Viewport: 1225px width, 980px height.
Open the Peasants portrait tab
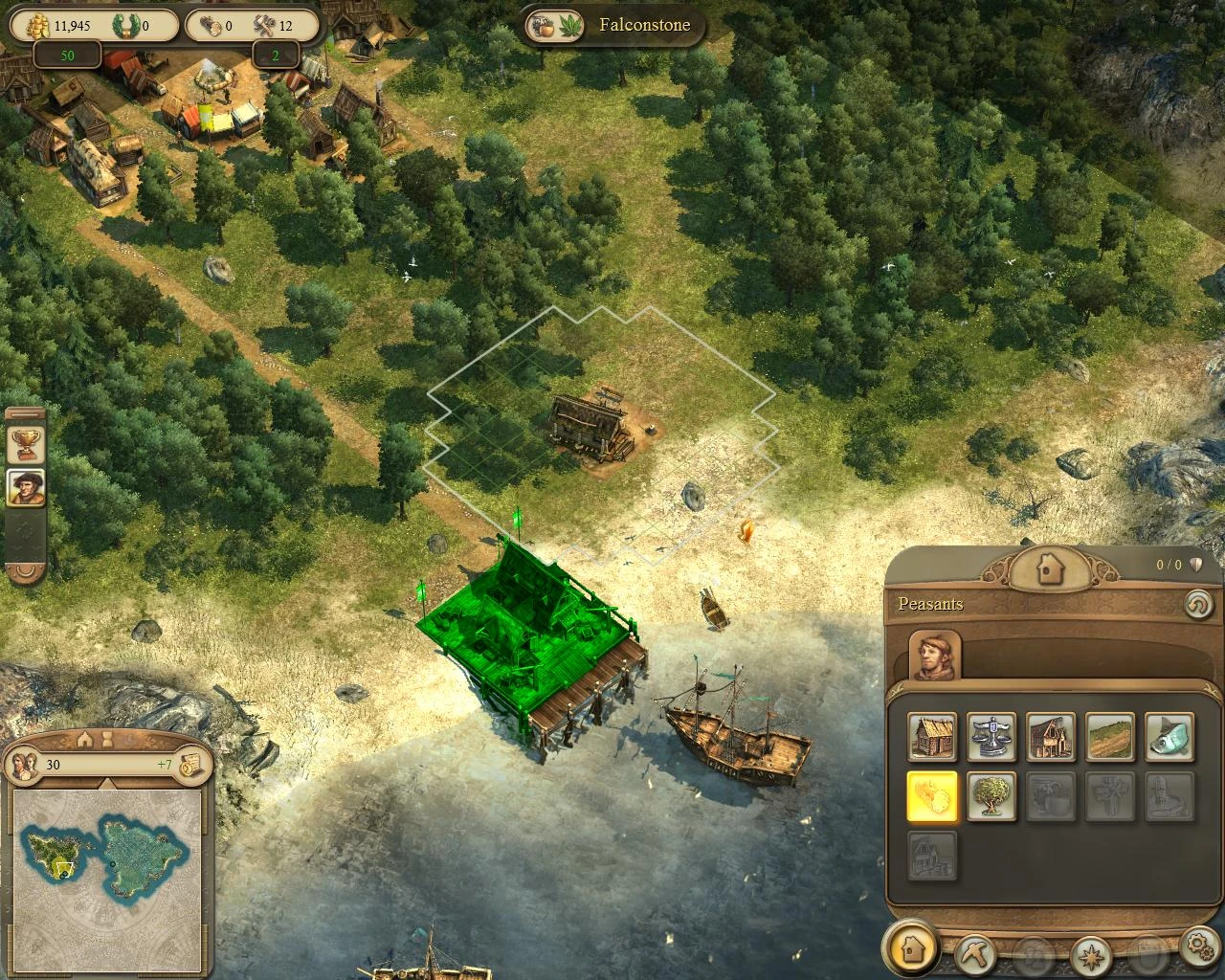pos(934,656)
